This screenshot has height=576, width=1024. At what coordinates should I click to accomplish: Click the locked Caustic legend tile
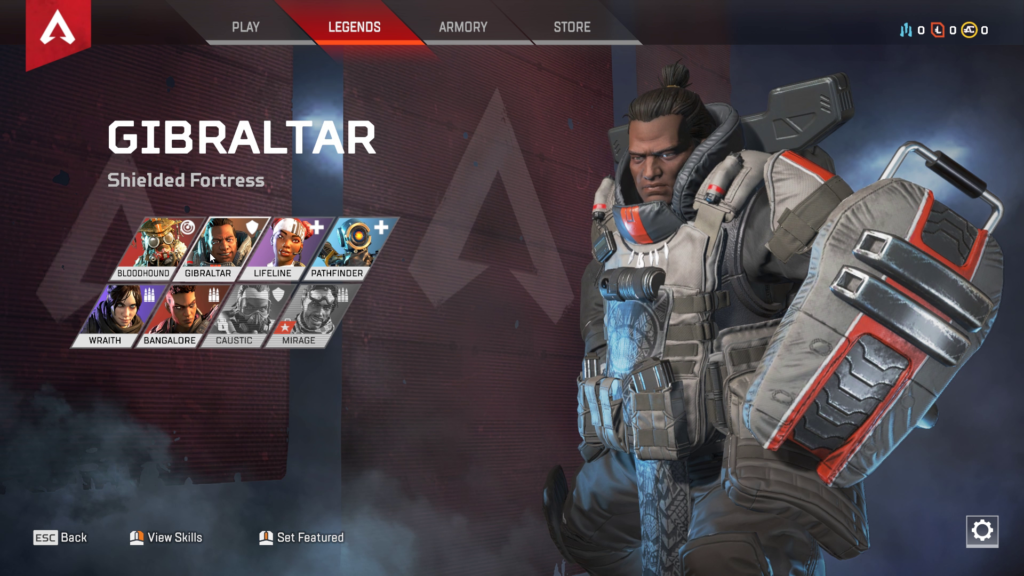point(240,316)
